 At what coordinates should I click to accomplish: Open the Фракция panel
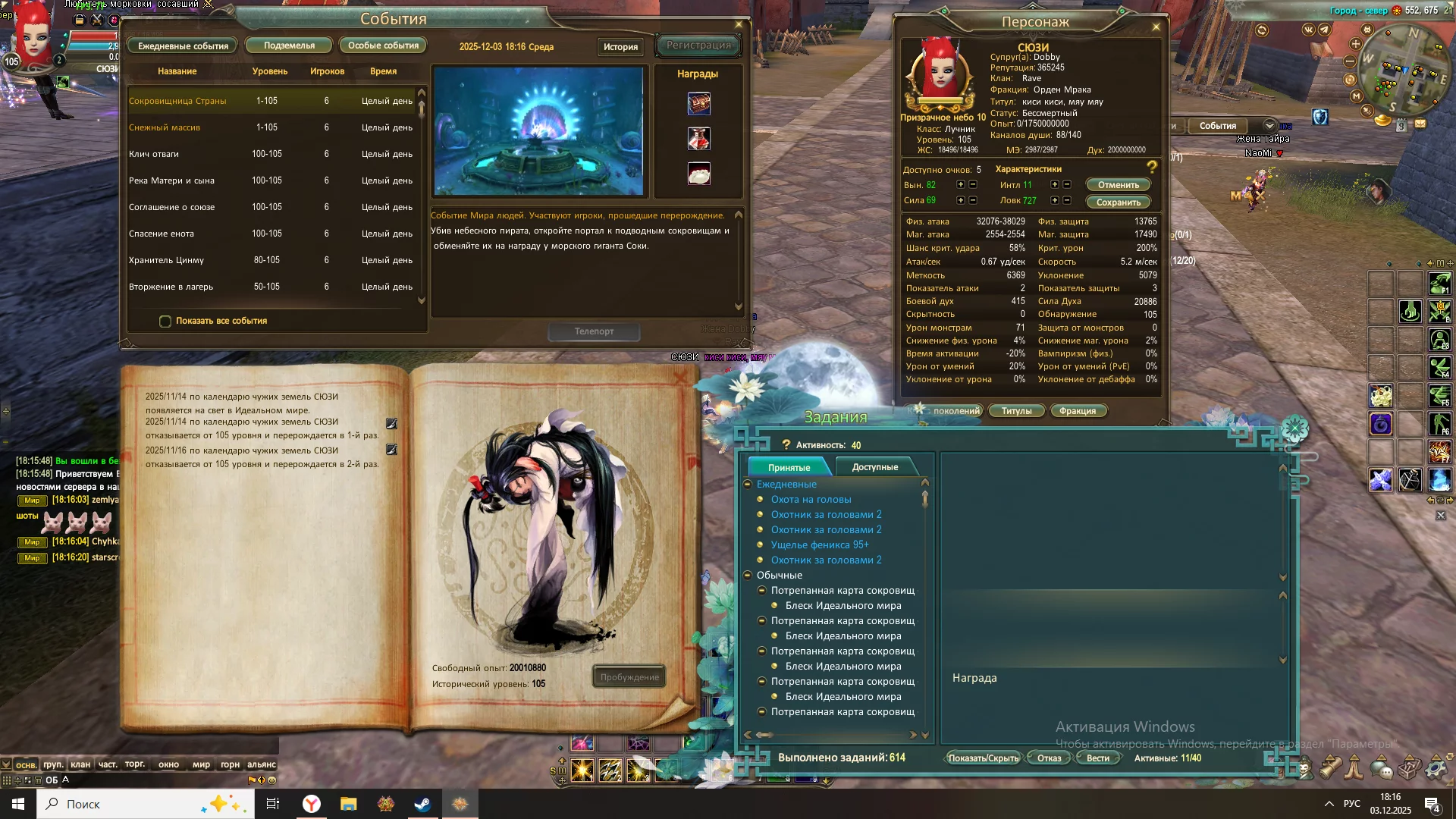1077,411
